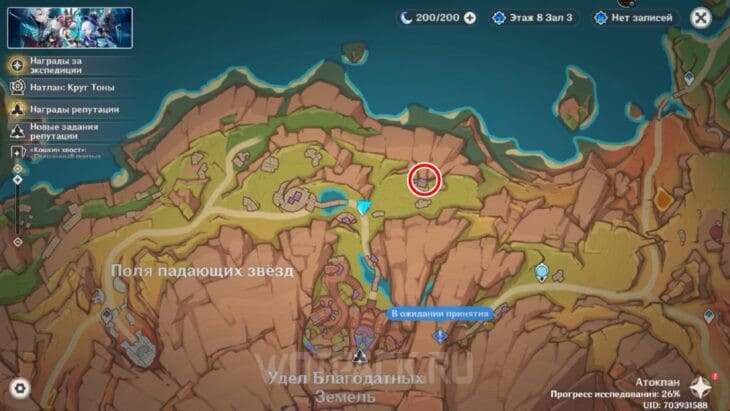Open the «Нет записей» indicator
This screenshot has height=411, width=730.
634,18
